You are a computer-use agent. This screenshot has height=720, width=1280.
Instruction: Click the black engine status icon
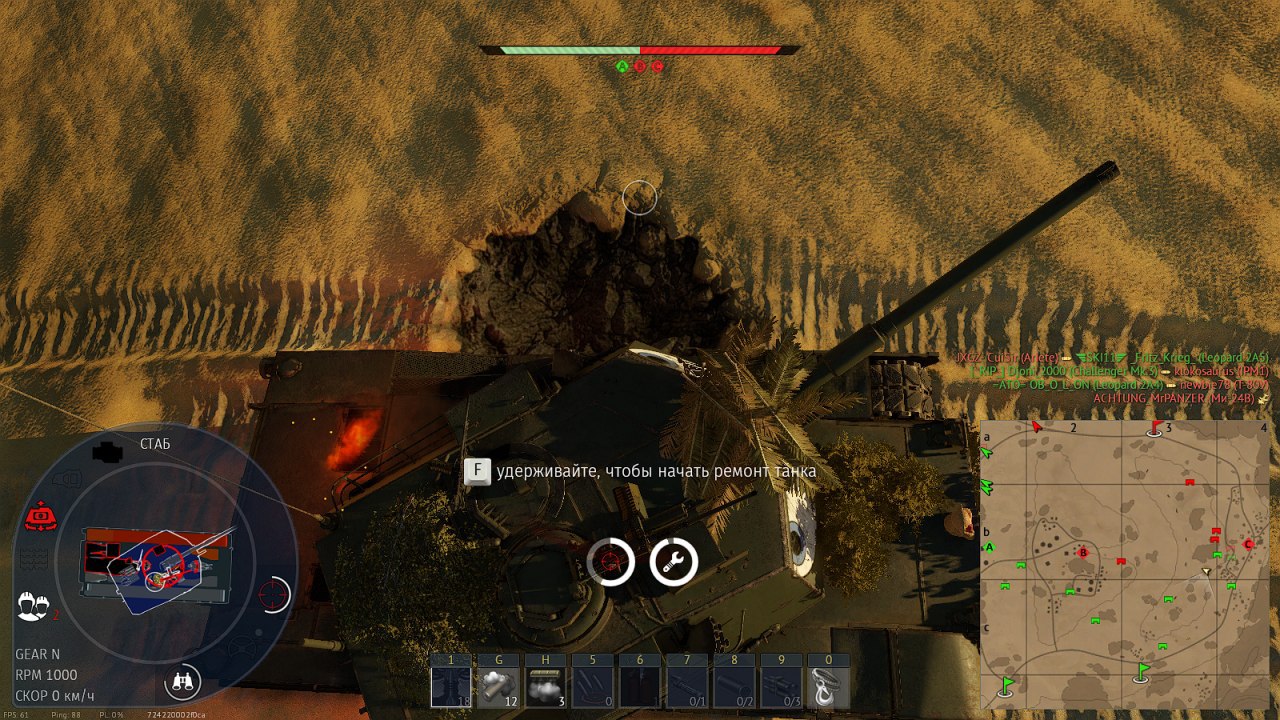pyautogui.click(x=107, y=452)
